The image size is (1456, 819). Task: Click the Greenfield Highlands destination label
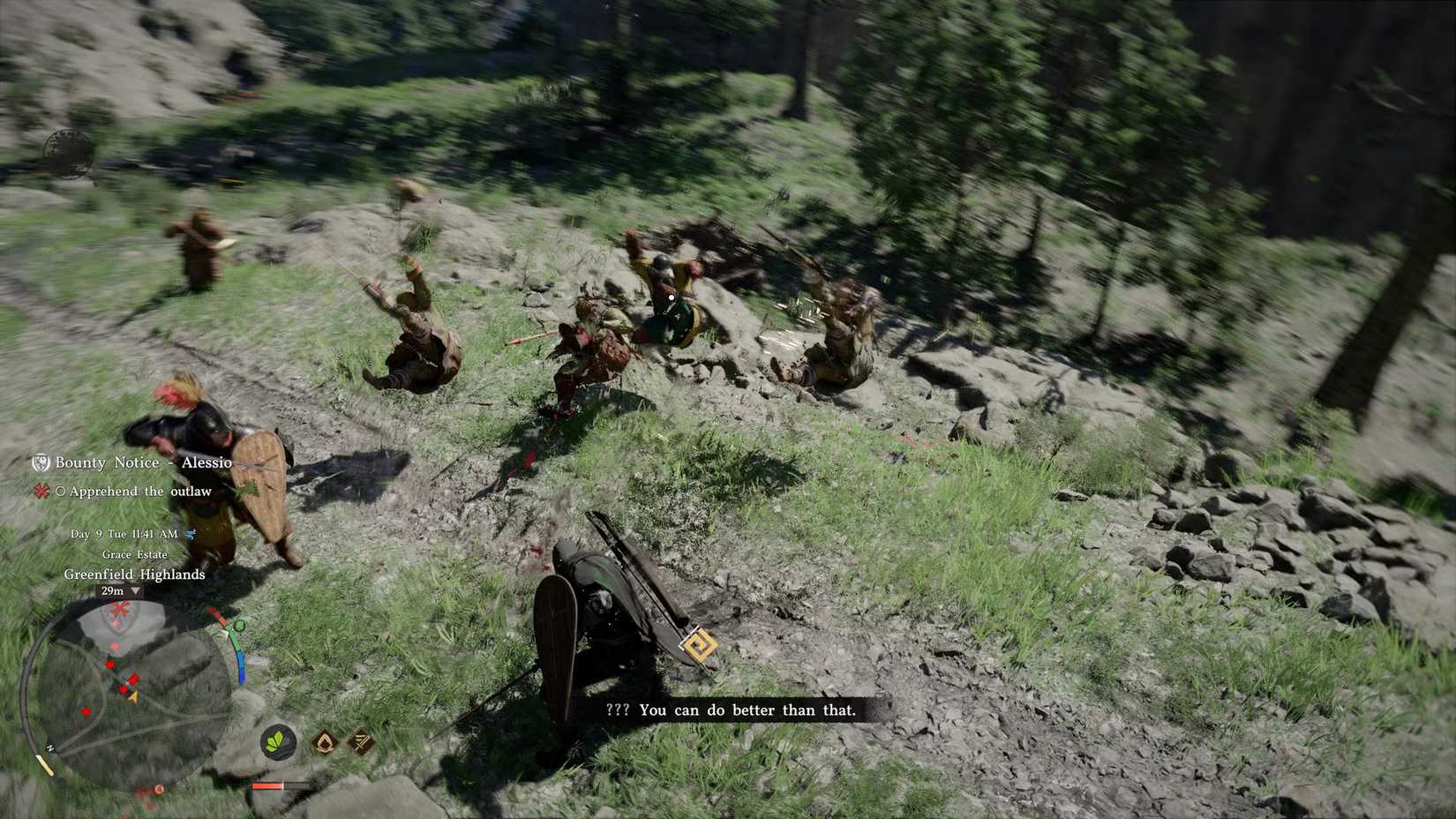pyautogui.click(x=135, y=575)
